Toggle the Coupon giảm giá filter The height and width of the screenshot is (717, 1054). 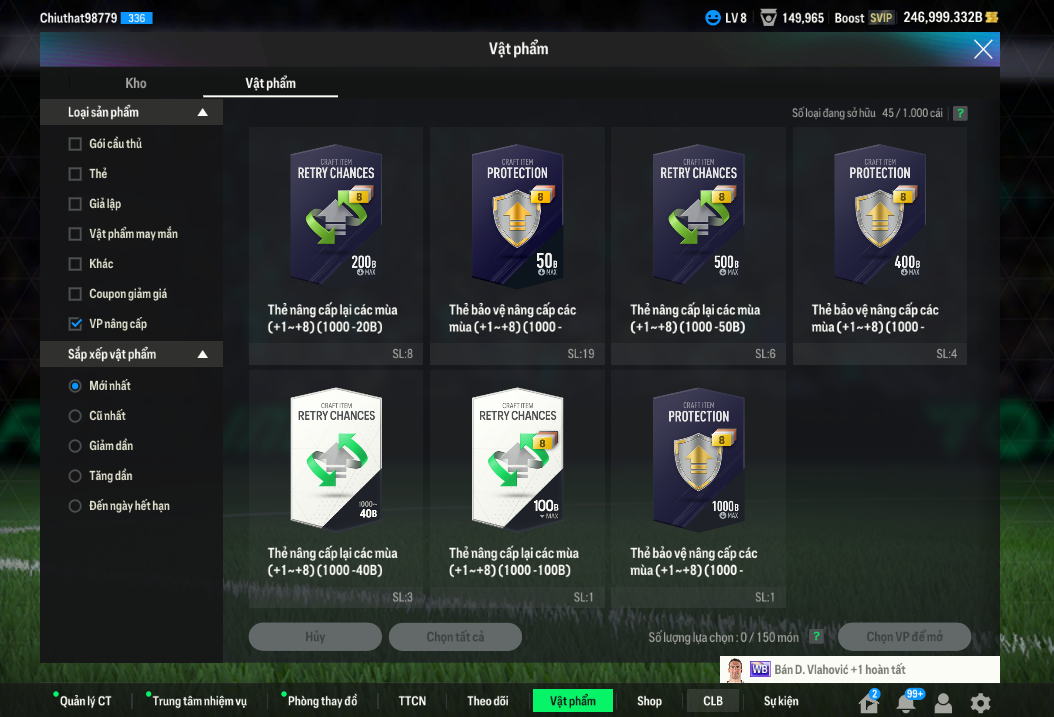coord(75,294)
